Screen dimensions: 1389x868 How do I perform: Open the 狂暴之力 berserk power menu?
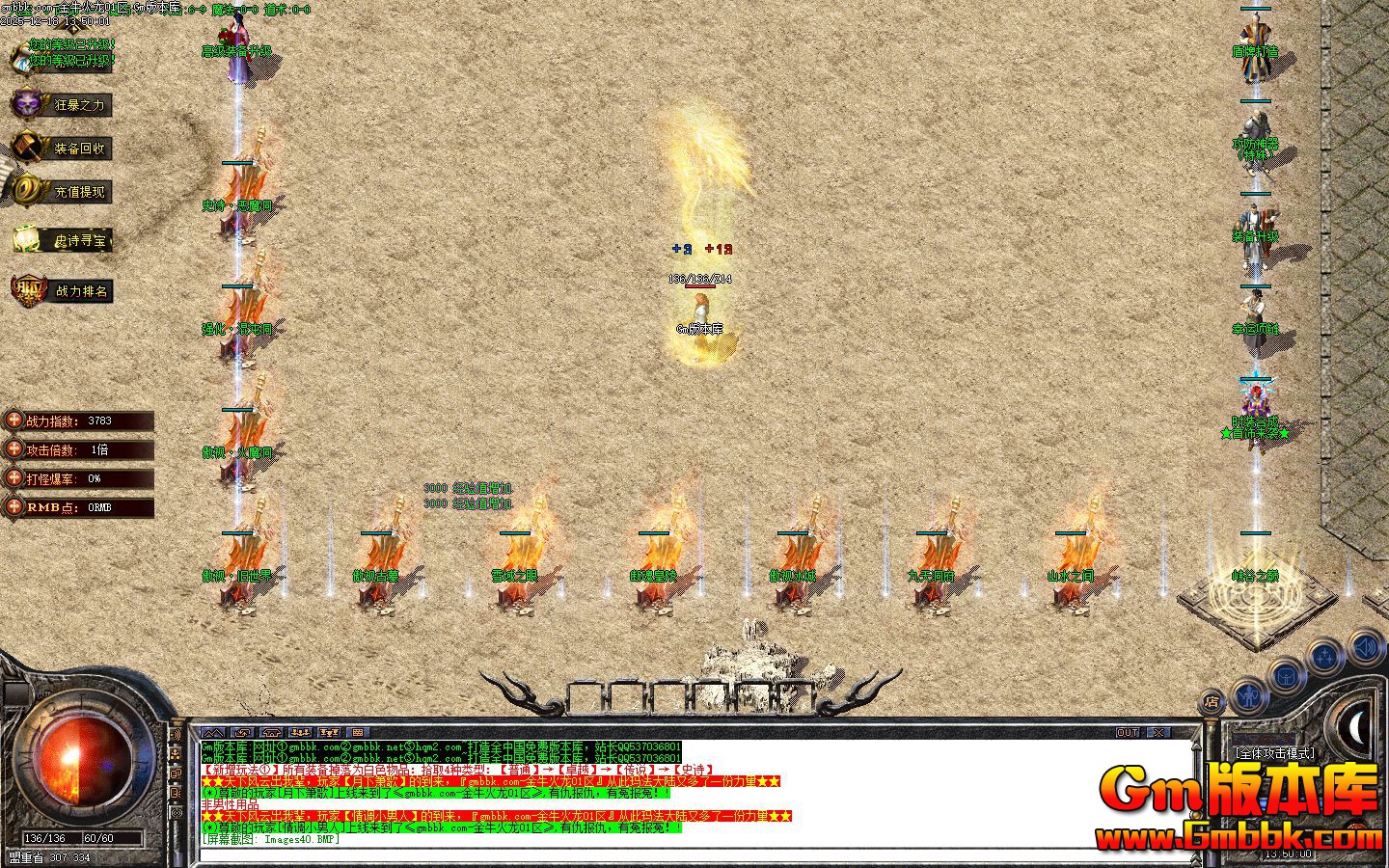pos(60,104)
